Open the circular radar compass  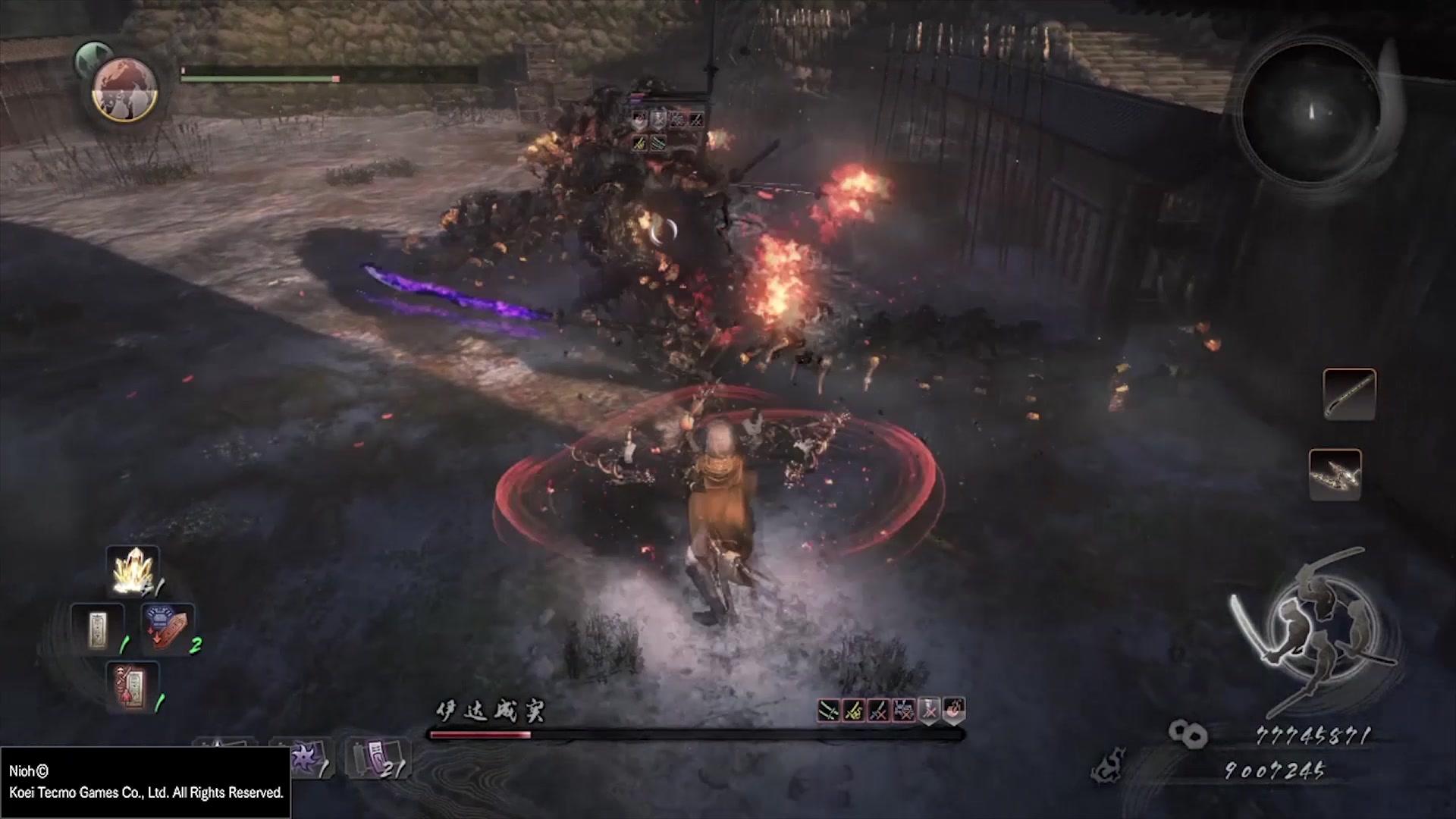point(1310,111)
